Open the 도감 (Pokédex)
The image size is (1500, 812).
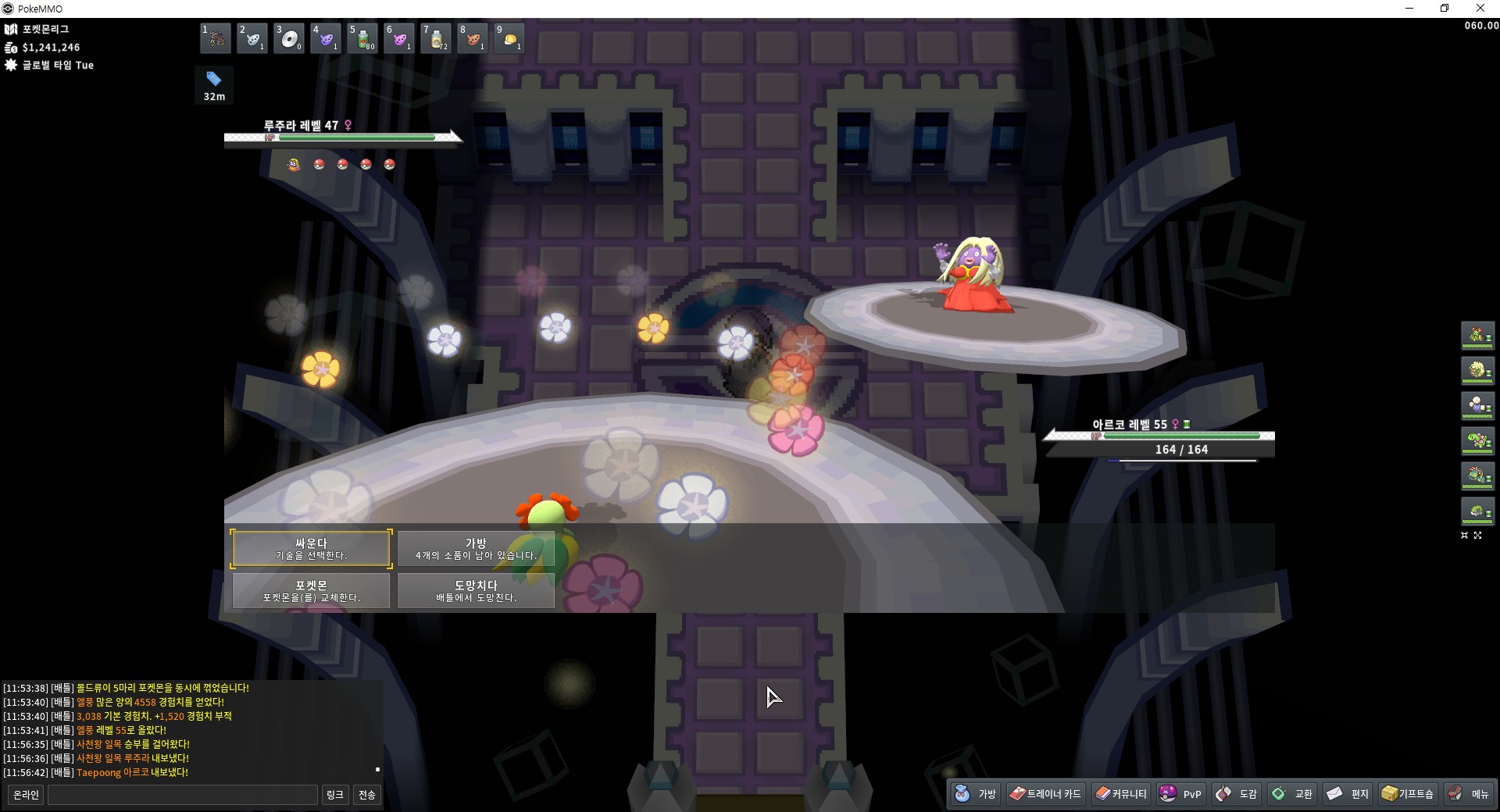pos(1237,794)
